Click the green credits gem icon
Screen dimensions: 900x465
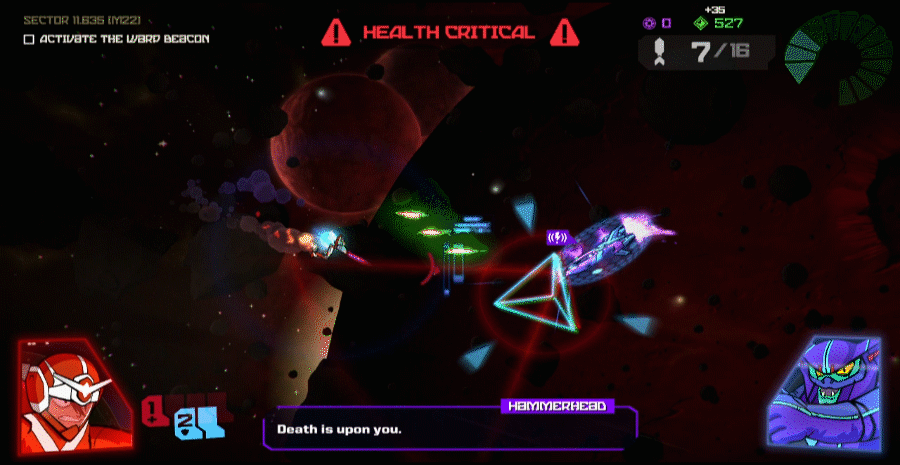[700, 22]
